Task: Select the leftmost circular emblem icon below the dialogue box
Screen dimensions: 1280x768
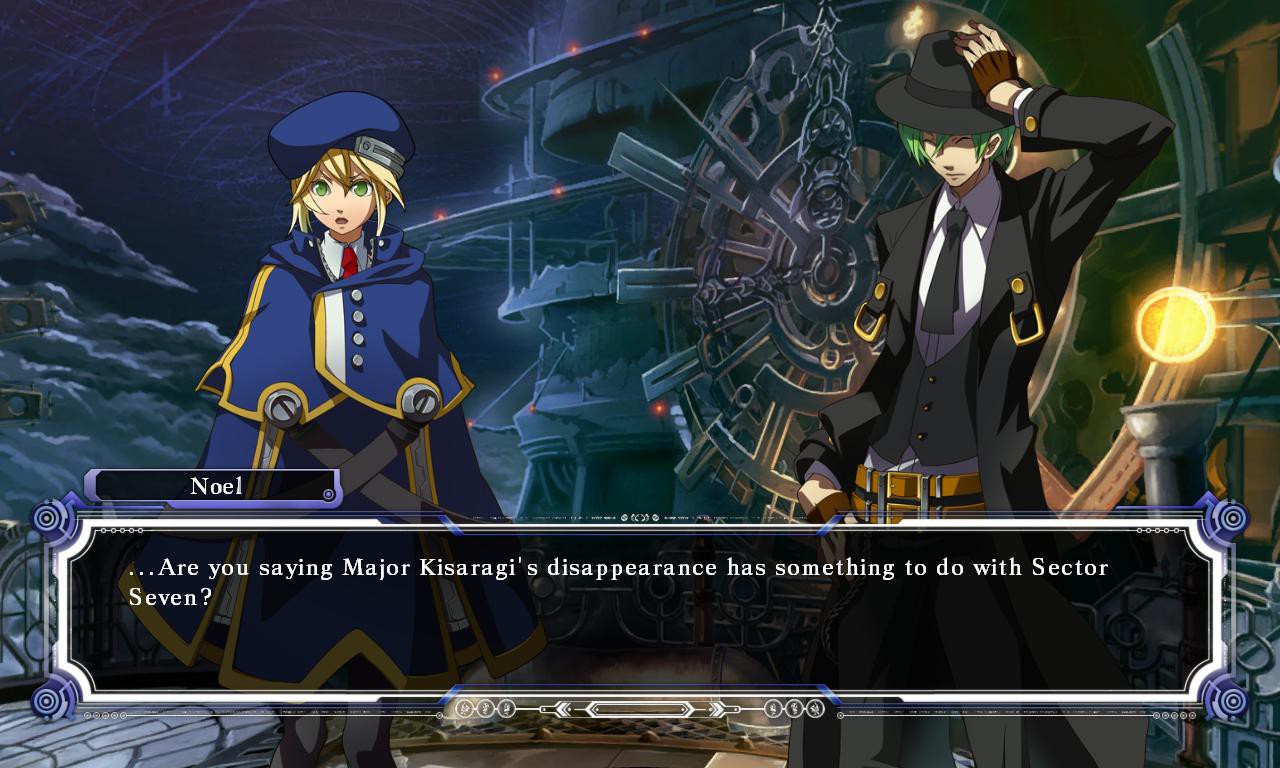Action: coord(462,709)
